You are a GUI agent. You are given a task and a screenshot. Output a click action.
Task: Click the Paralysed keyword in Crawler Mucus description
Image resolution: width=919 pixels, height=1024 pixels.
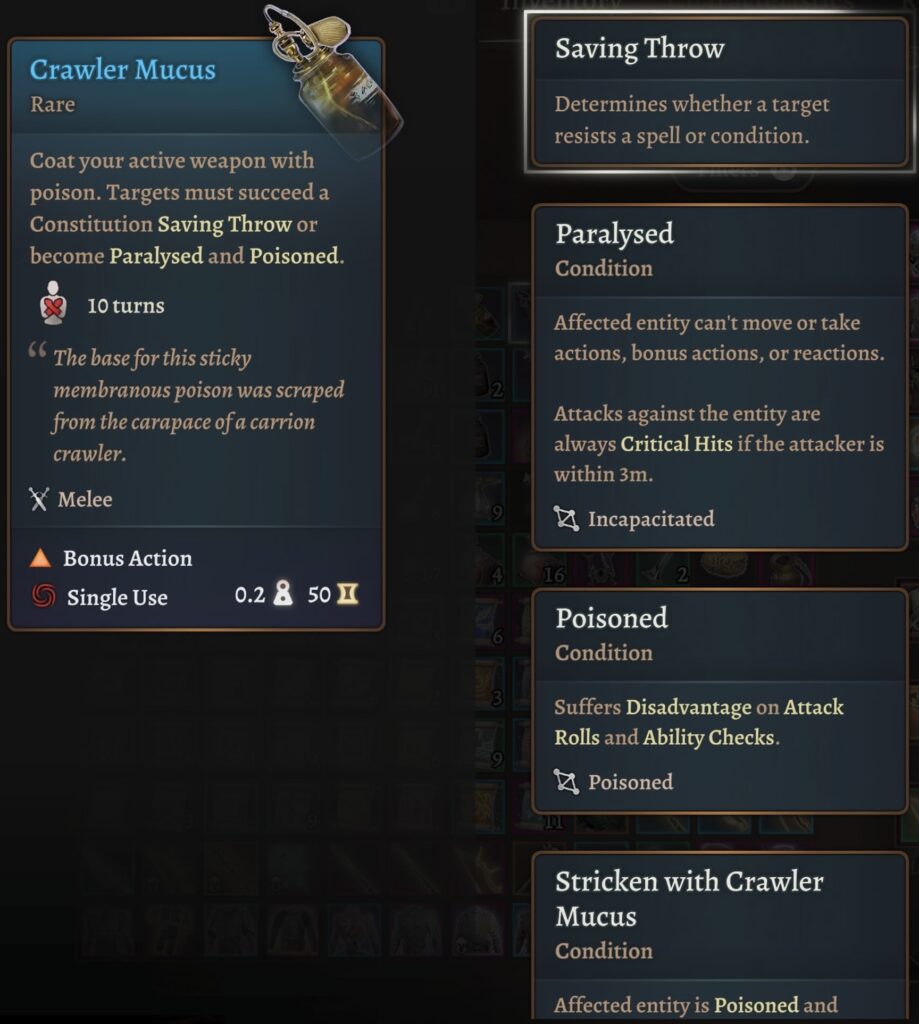click(x=156, y=256)
